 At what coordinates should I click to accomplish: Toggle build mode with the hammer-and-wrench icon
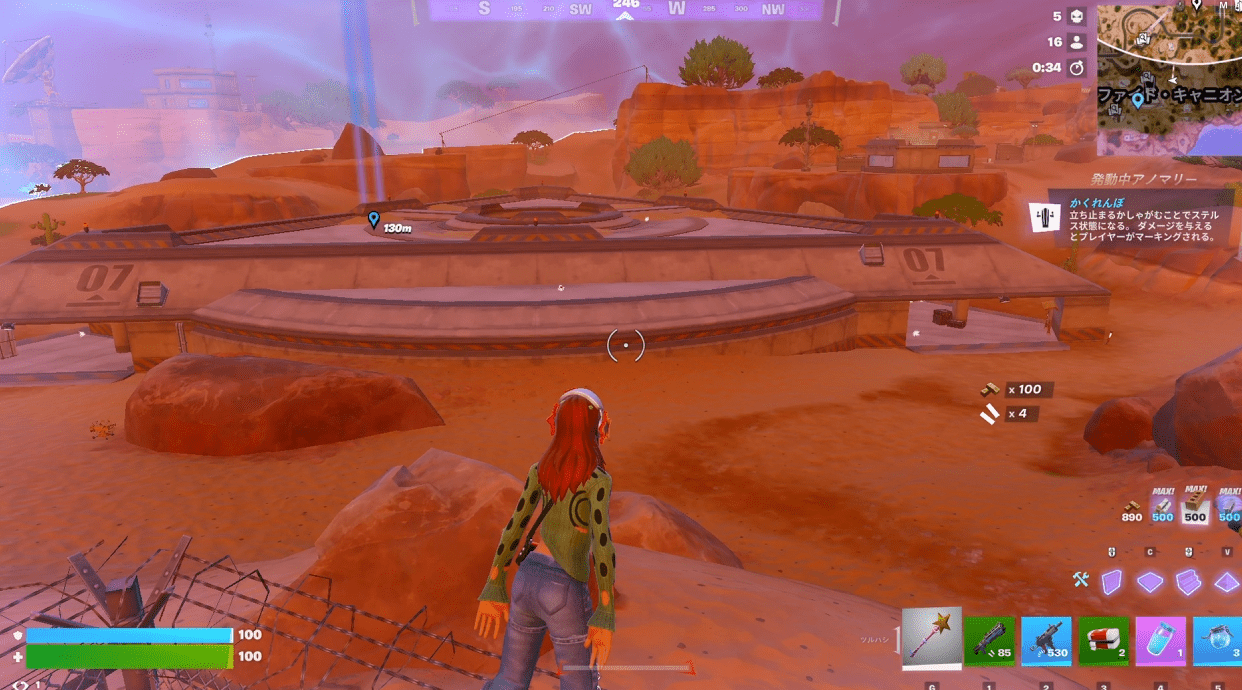click(x=1081, y=579)
